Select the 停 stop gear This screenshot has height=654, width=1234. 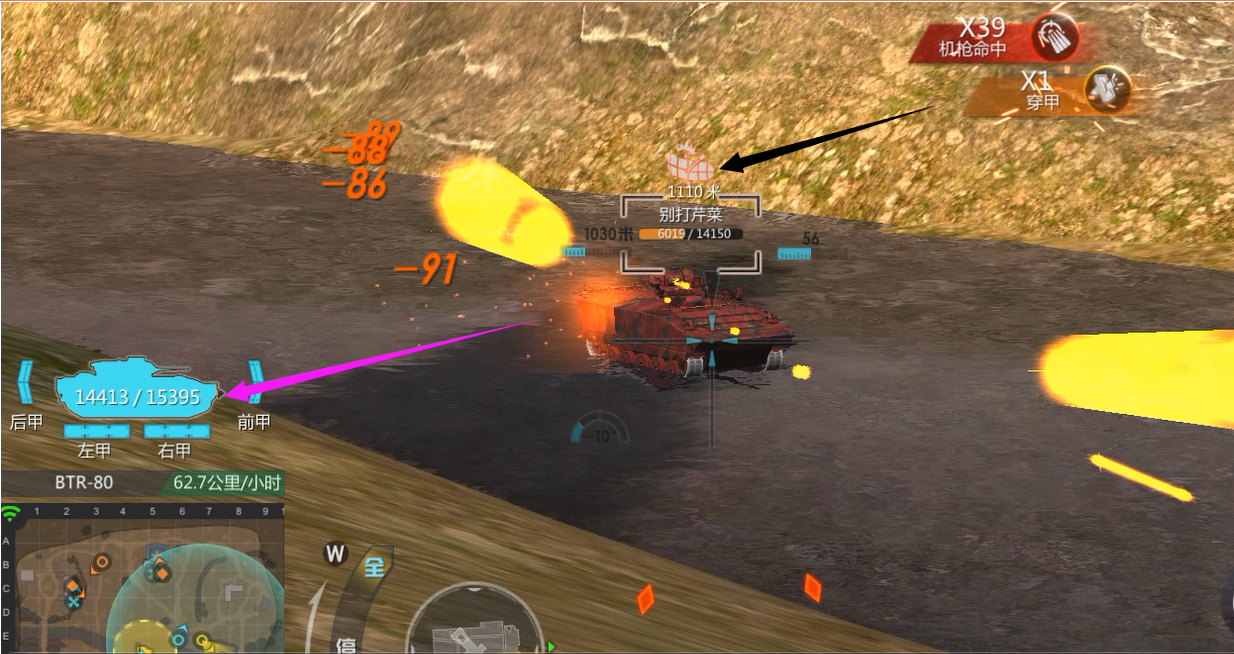click(x=346, y=644)
